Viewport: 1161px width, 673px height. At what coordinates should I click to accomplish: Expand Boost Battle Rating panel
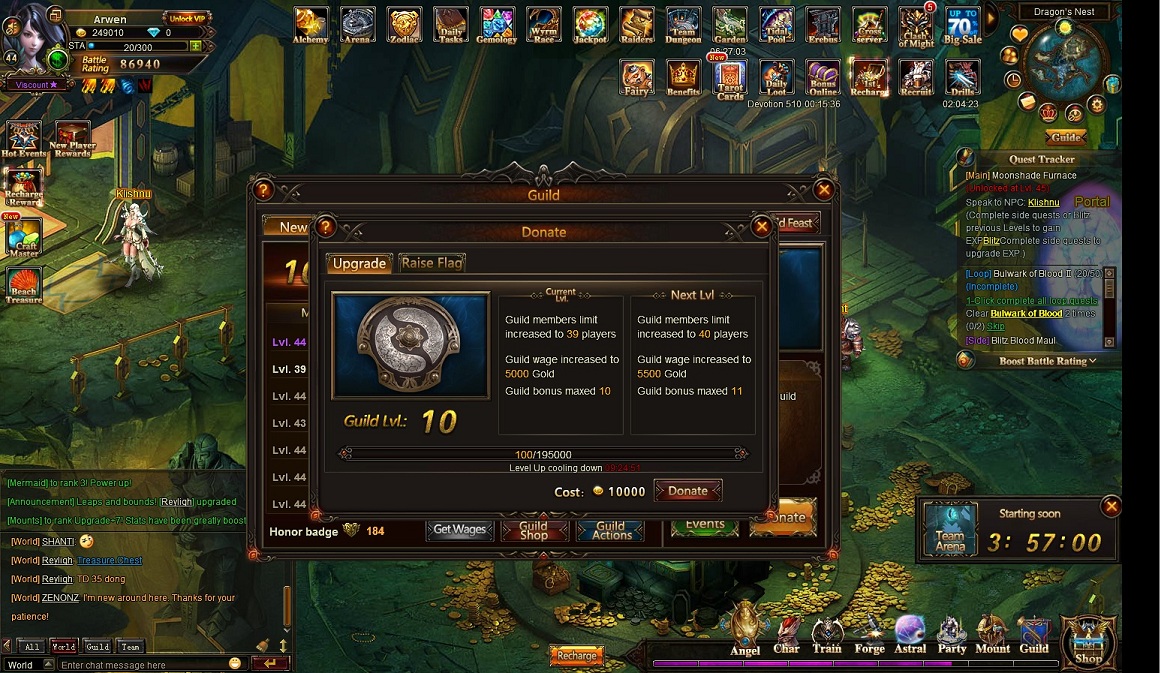(x=1047, y=361)
